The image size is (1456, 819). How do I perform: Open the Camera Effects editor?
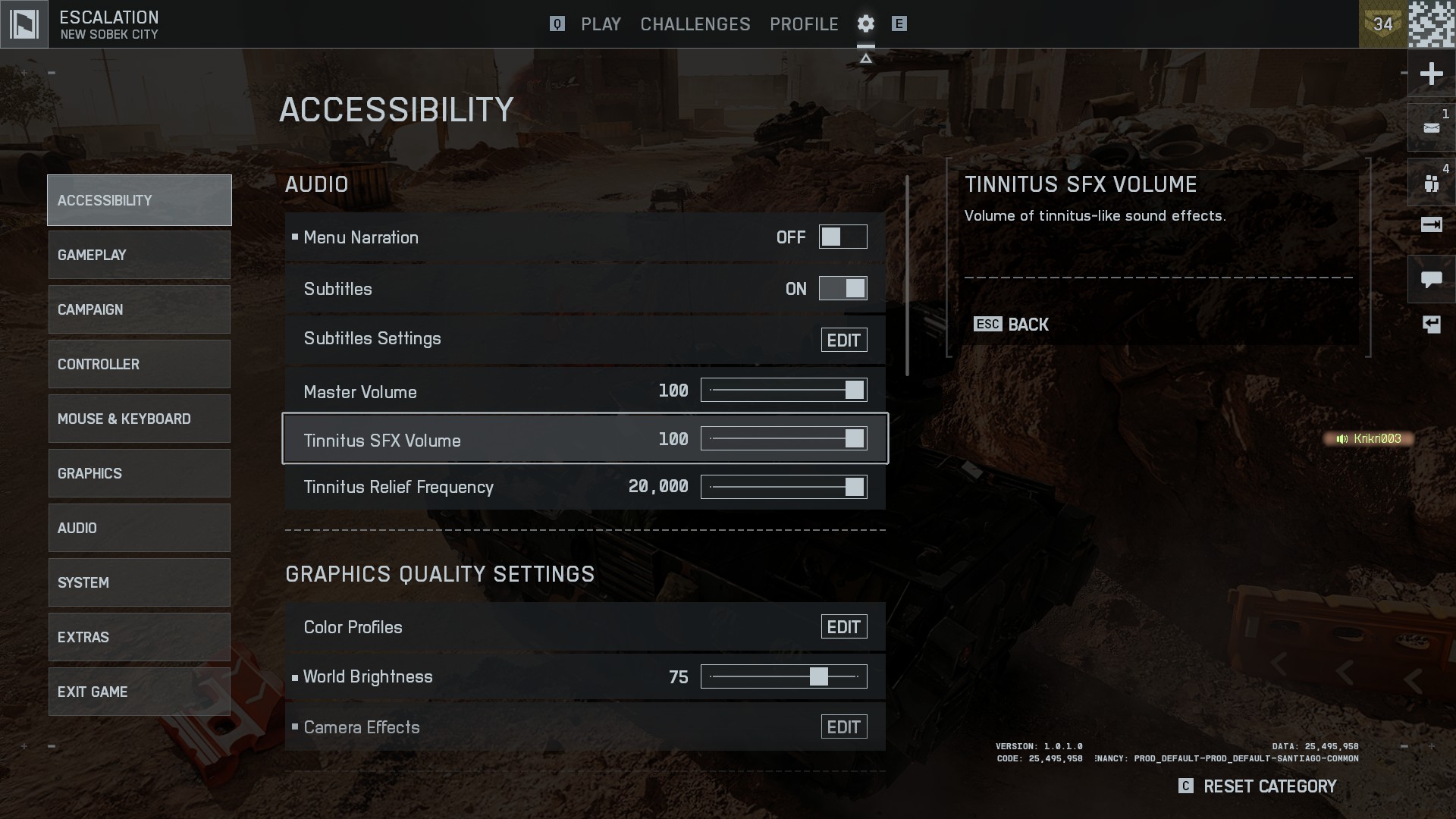click(843, 727)
